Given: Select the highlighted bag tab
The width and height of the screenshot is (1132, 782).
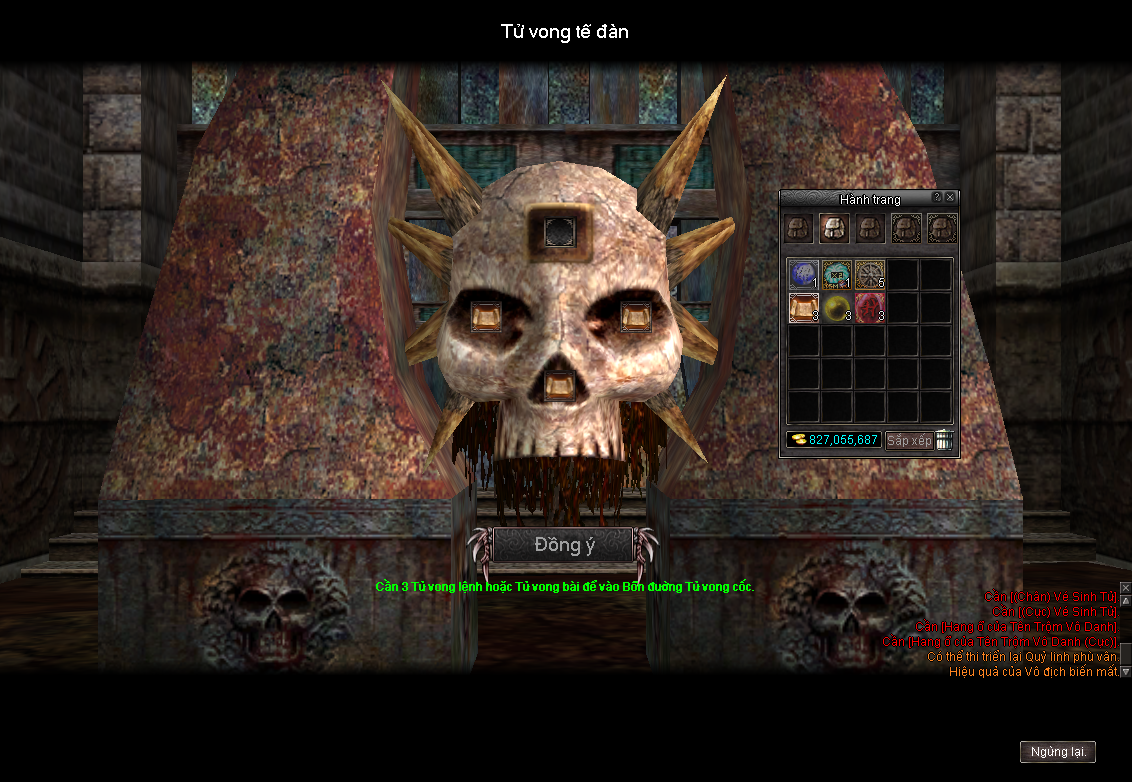Looking at the screenshot, I should (834, 228).
